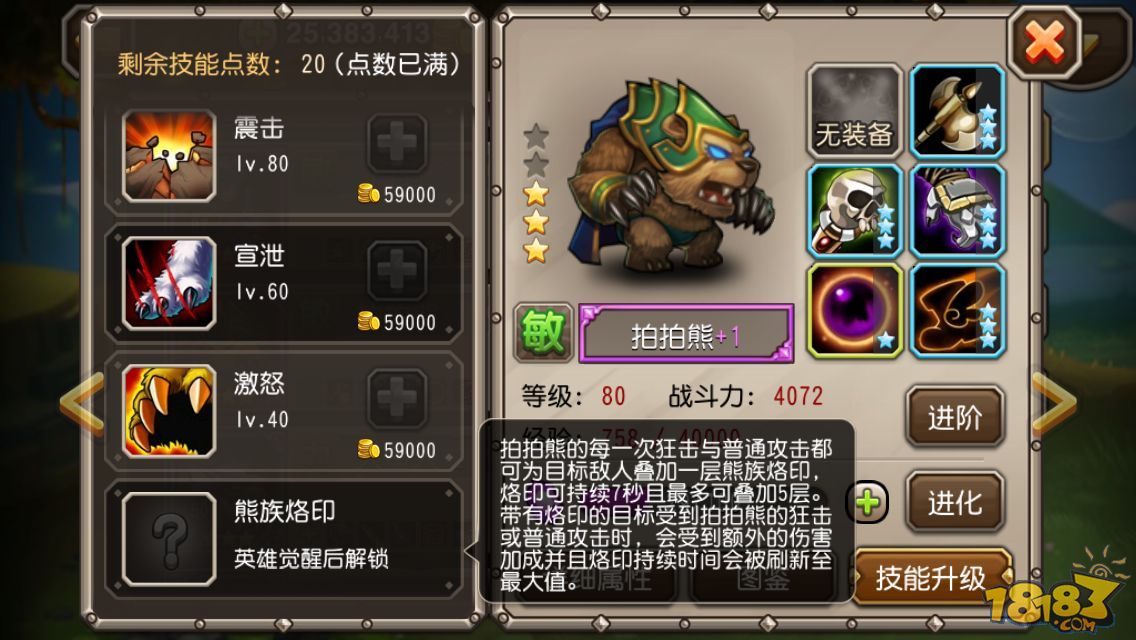Go to the previous hero with left arrow
The width and height of the screenshot is (1136, 640).
[80, 402]
